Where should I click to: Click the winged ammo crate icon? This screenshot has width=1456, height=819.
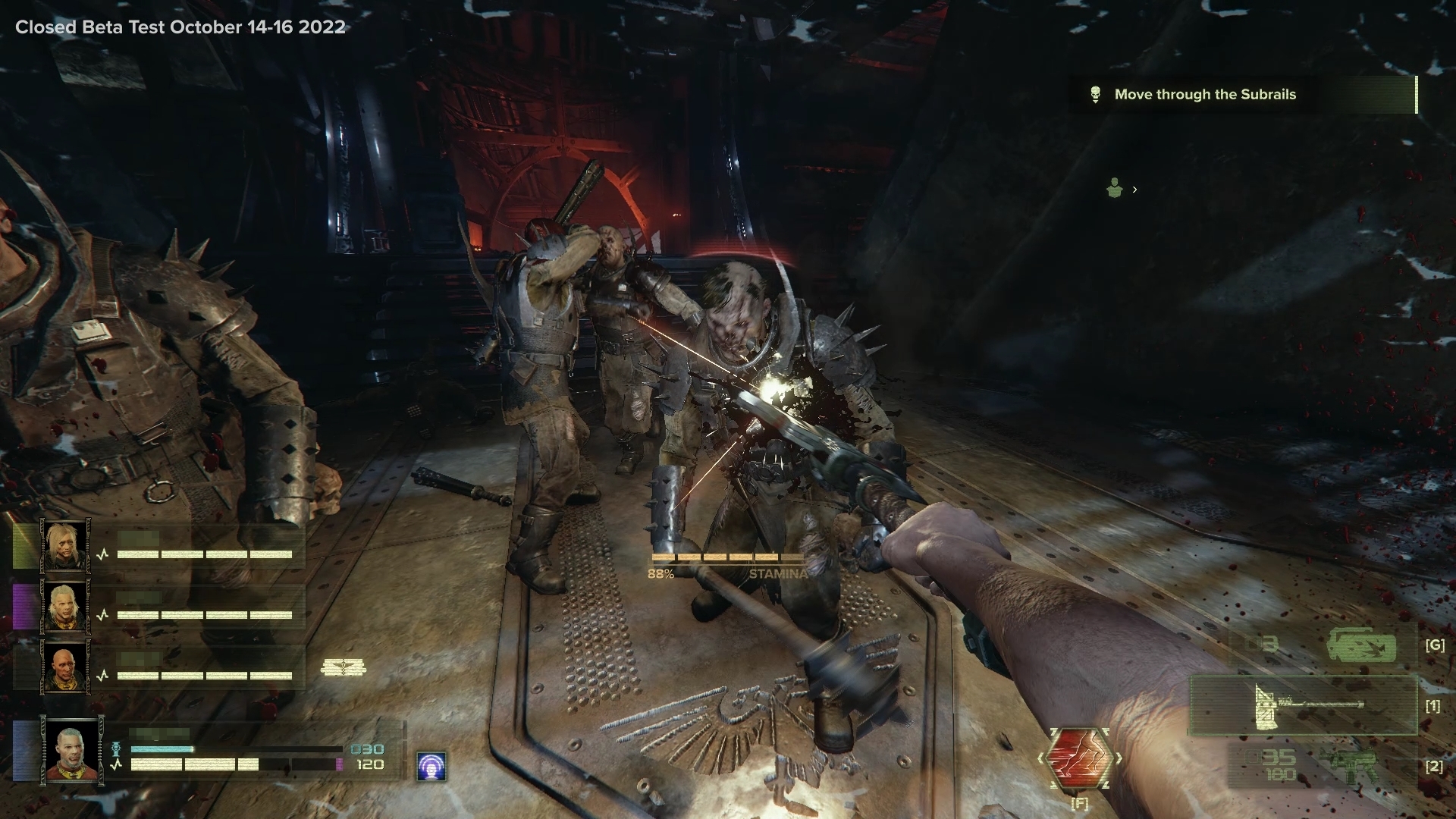(344, 667)
